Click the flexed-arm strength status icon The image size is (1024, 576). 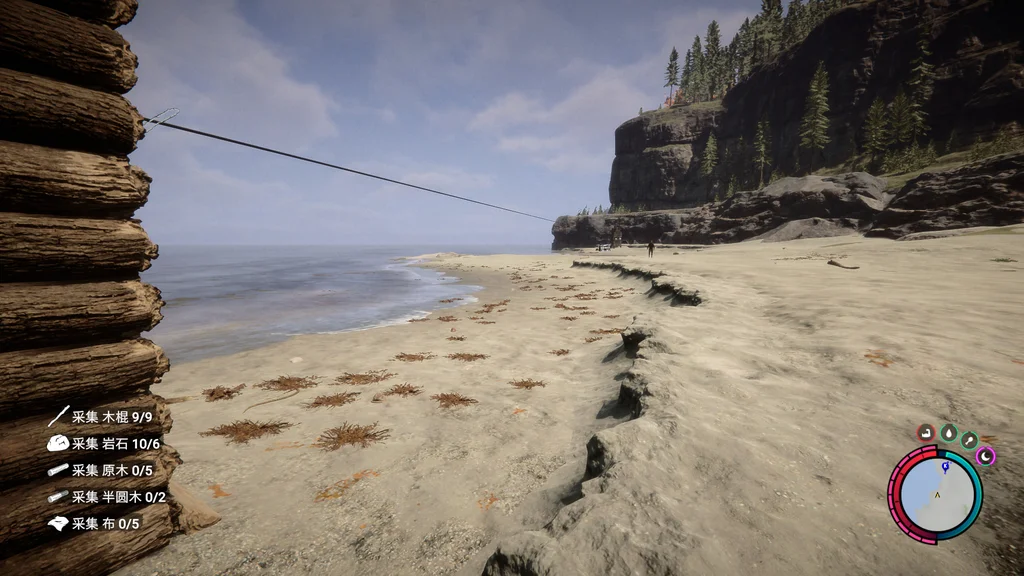point(926,433)
